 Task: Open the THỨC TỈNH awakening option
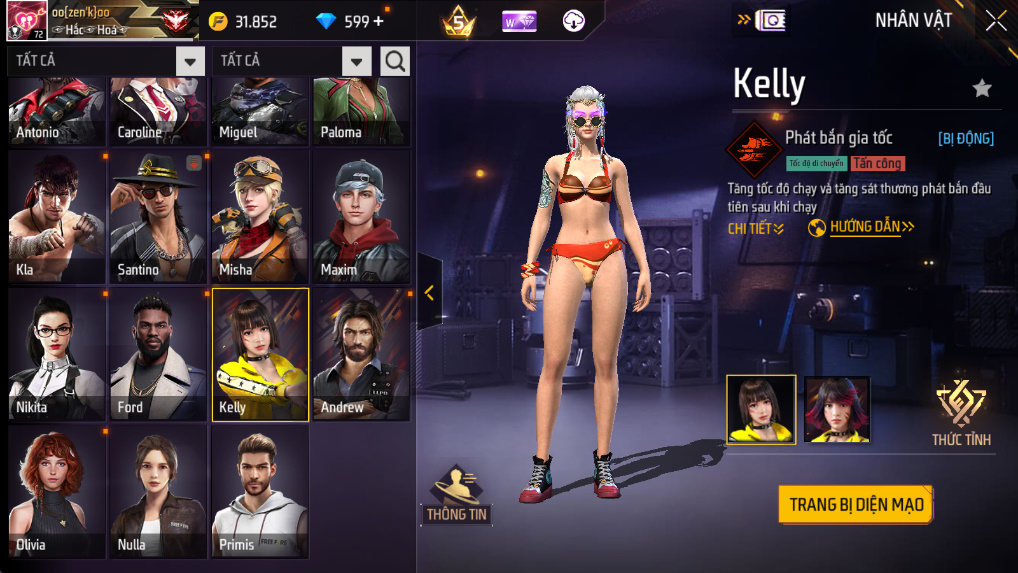coord(961,413)
